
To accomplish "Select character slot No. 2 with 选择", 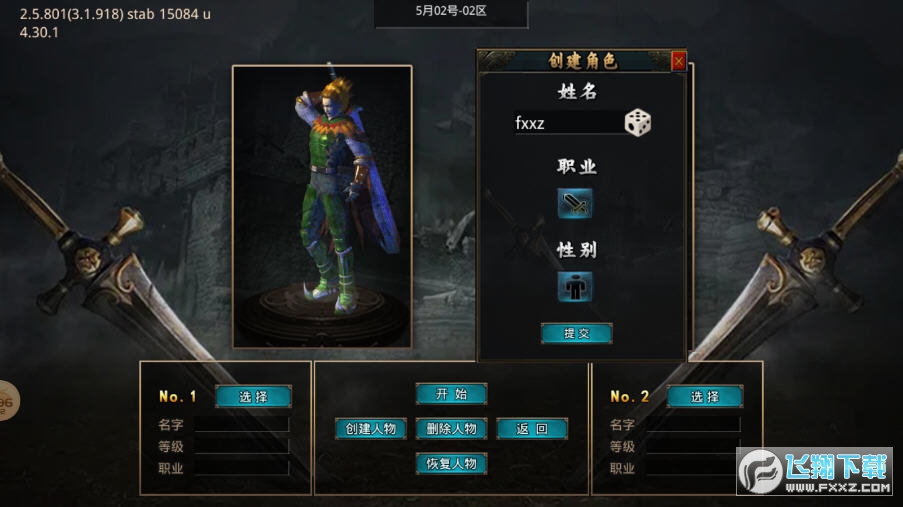I will (x=705, y=396).
